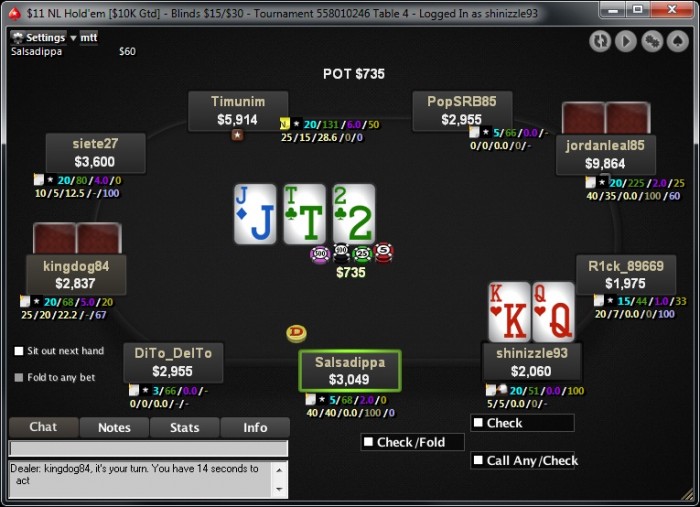Screen dimensions: 700x507
Task: Switch to the Chat tab
Action: pyautogui.click(x=43, y=427)
